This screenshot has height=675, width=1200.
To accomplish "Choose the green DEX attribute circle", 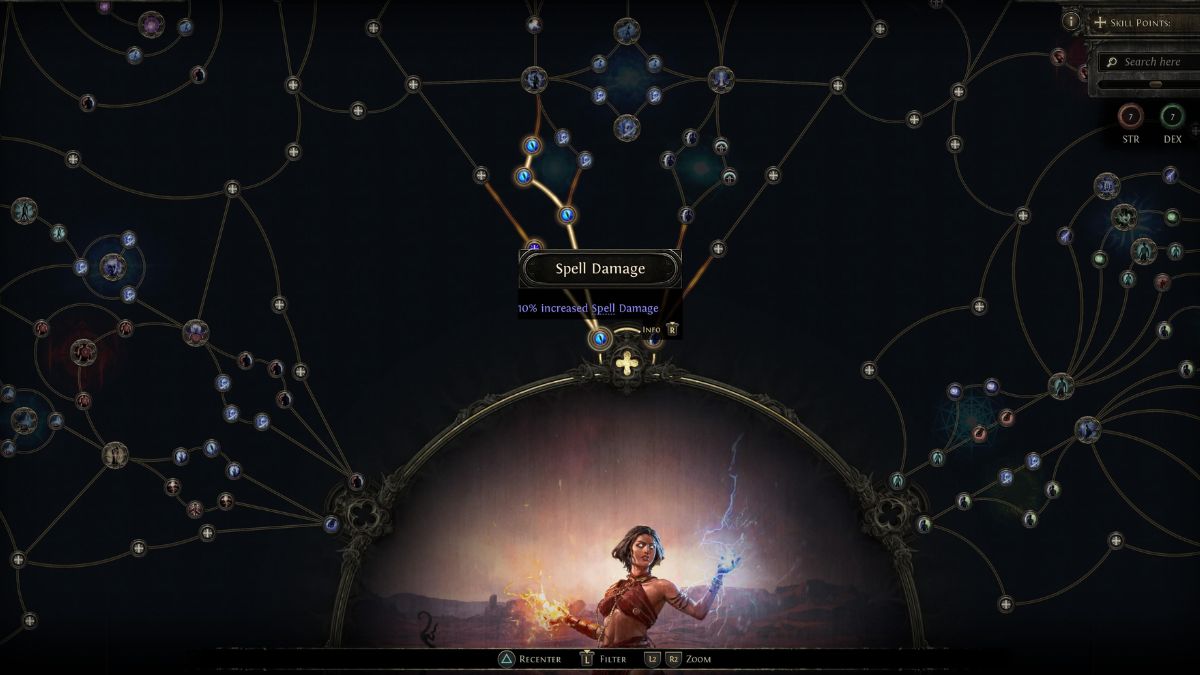I will pos(1172,117).
